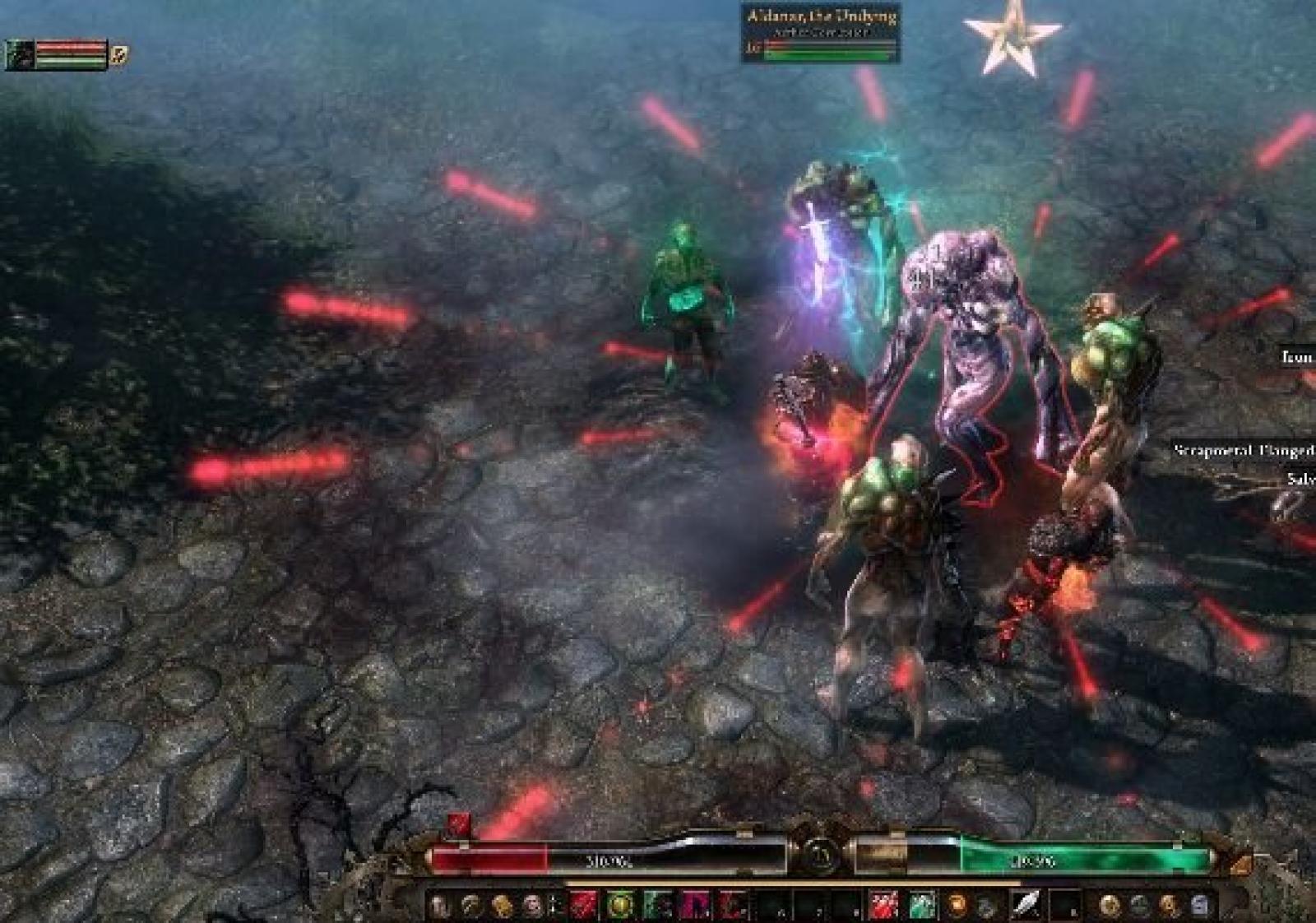Toggle the pet stance icon beside the pet bars
This screenshot has height=923, width=1316.
pyautogui.click(x=120, y=56)
